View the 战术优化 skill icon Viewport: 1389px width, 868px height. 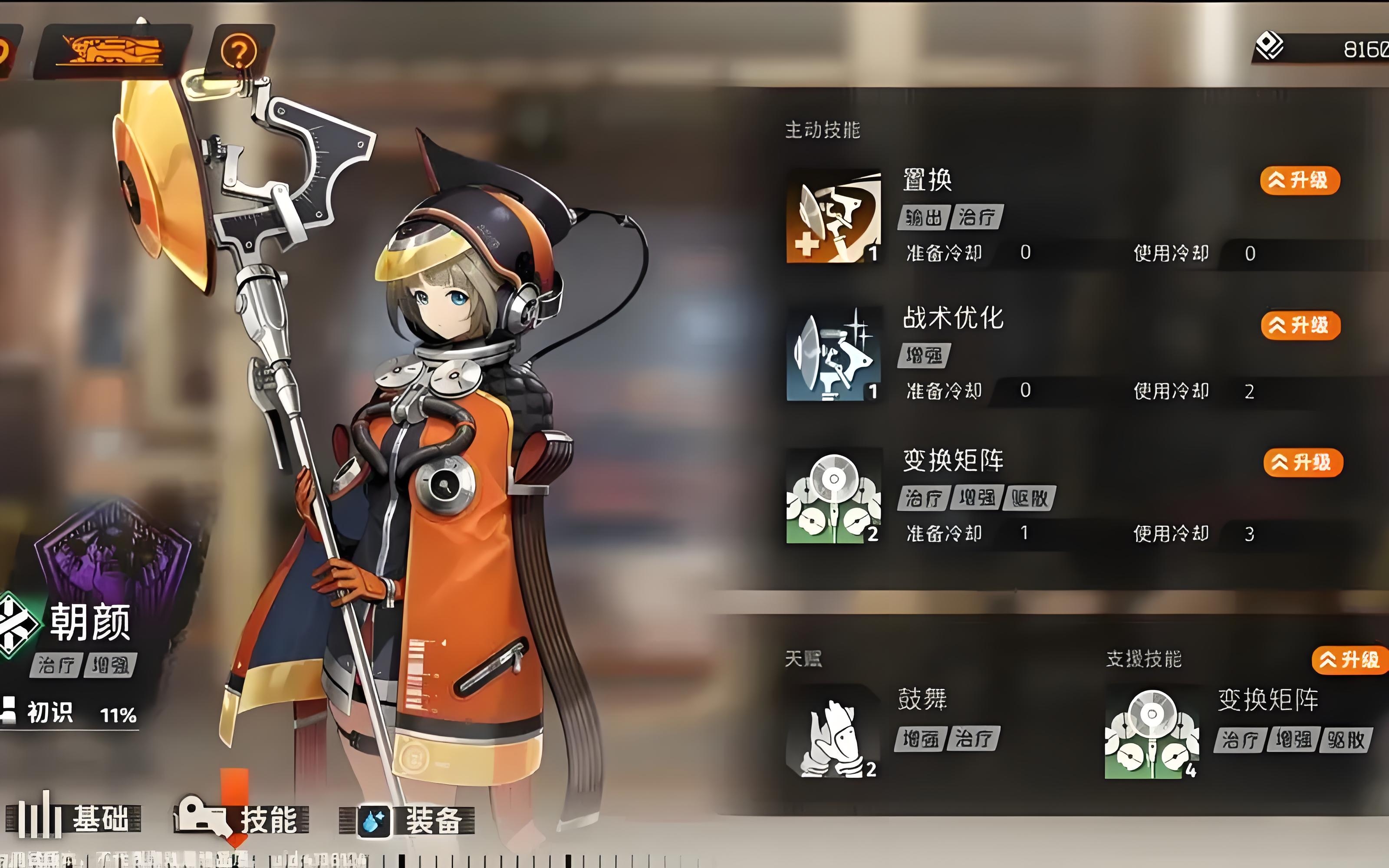[x=833, y=354]
